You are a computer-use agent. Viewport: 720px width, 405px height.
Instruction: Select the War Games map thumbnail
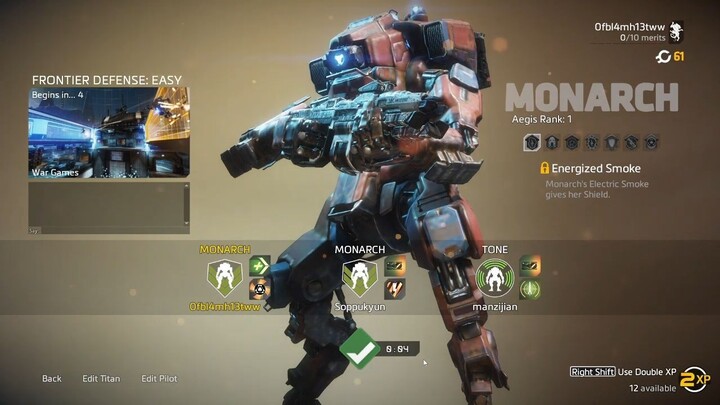pyautogui.click(x=108, y=133)
